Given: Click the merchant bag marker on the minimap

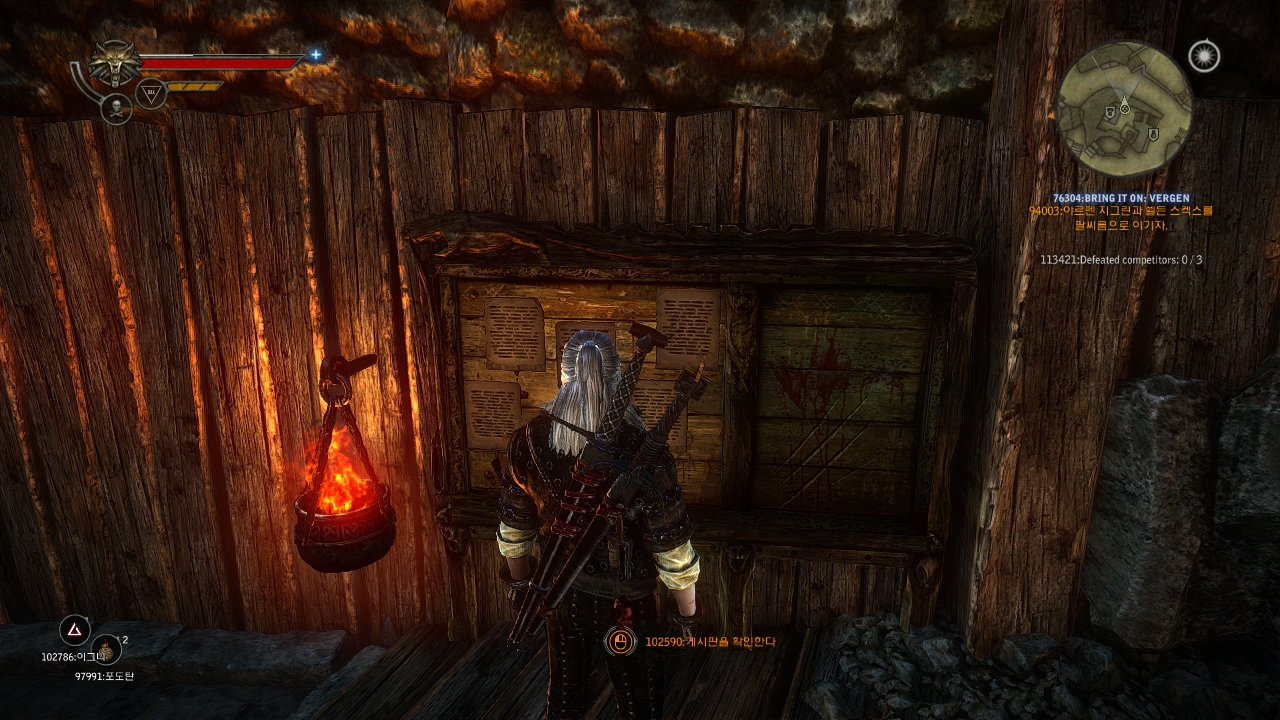Looking at the screenshot, I should coord(1154,132).
